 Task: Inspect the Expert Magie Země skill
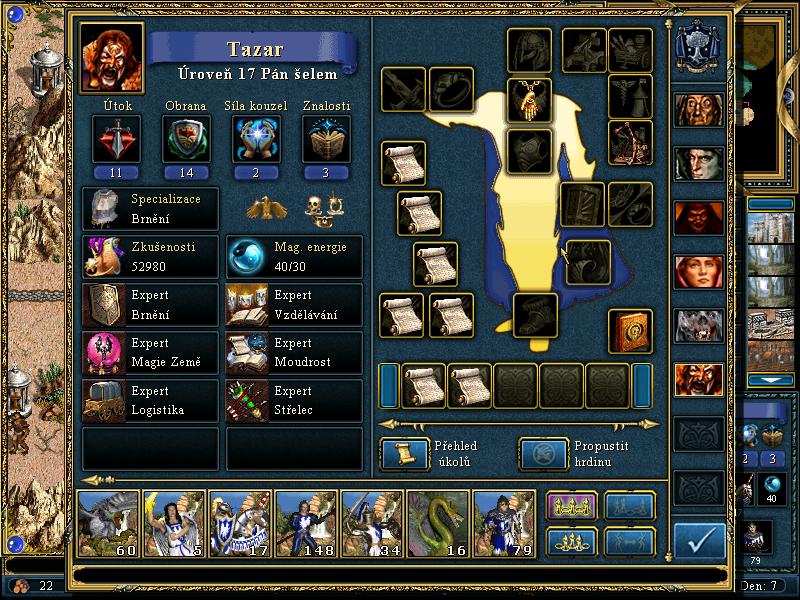coord(150,353)
